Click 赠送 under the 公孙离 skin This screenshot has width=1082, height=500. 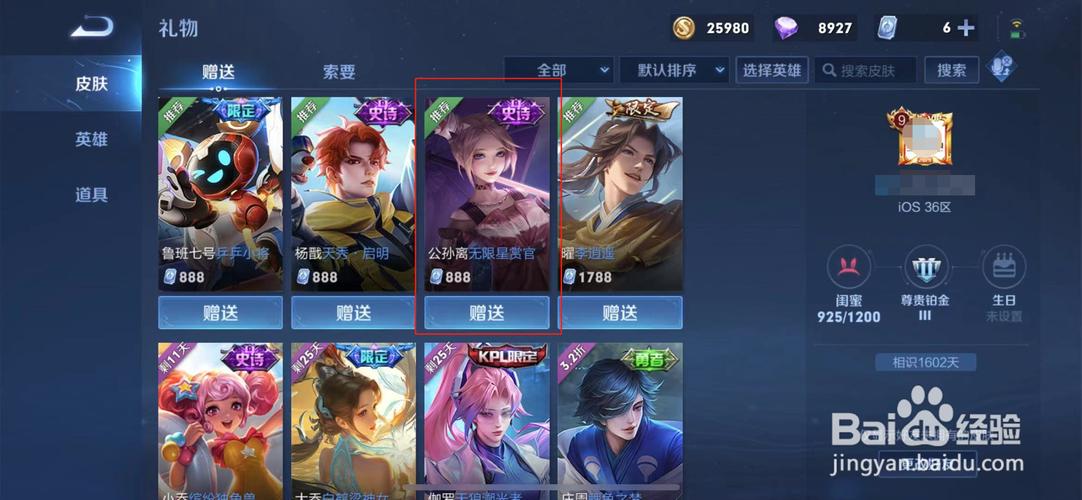[x=487, y=313]
